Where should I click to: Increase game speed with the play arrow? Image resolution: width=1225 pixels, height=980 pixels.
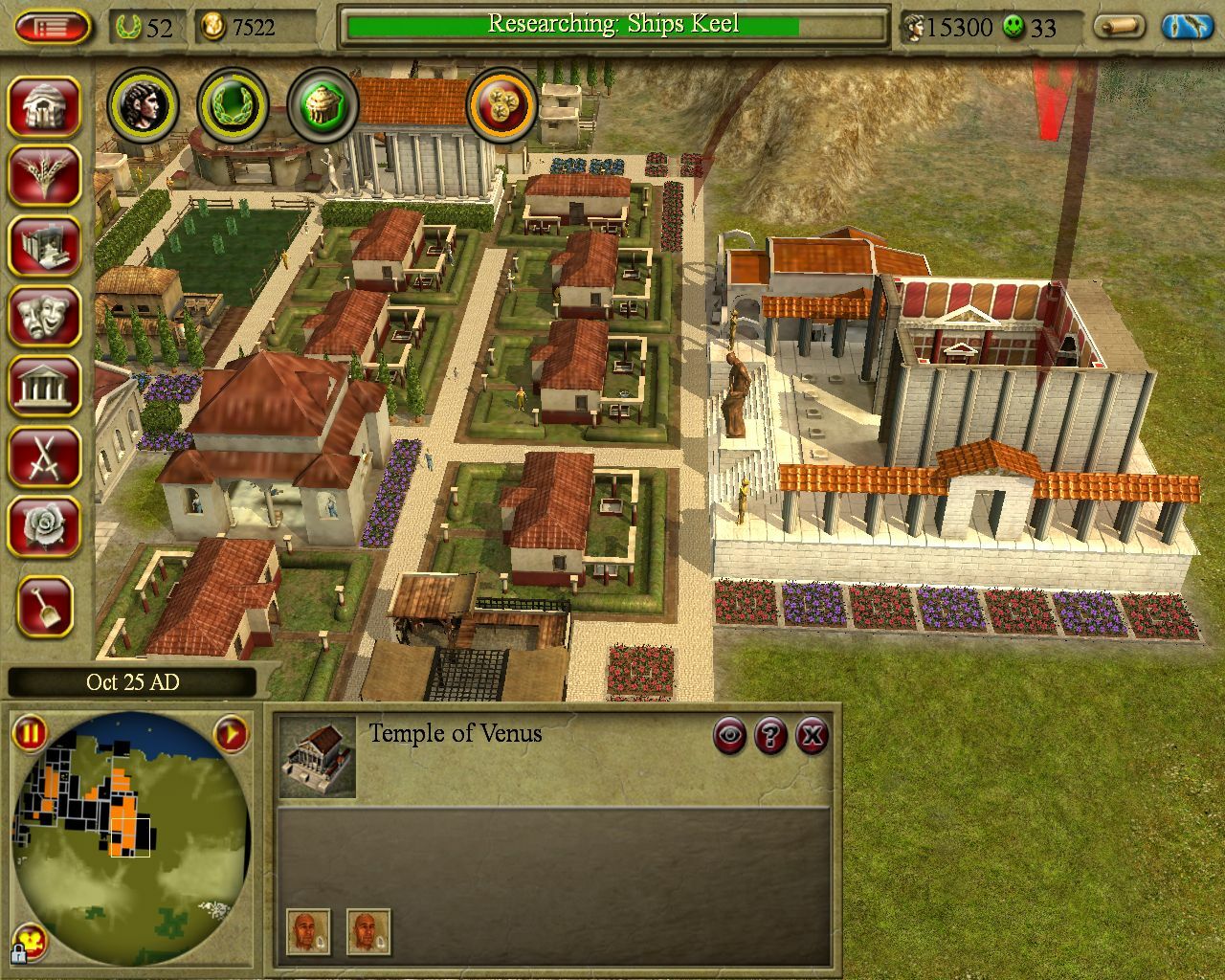click(x=231, y=734)
